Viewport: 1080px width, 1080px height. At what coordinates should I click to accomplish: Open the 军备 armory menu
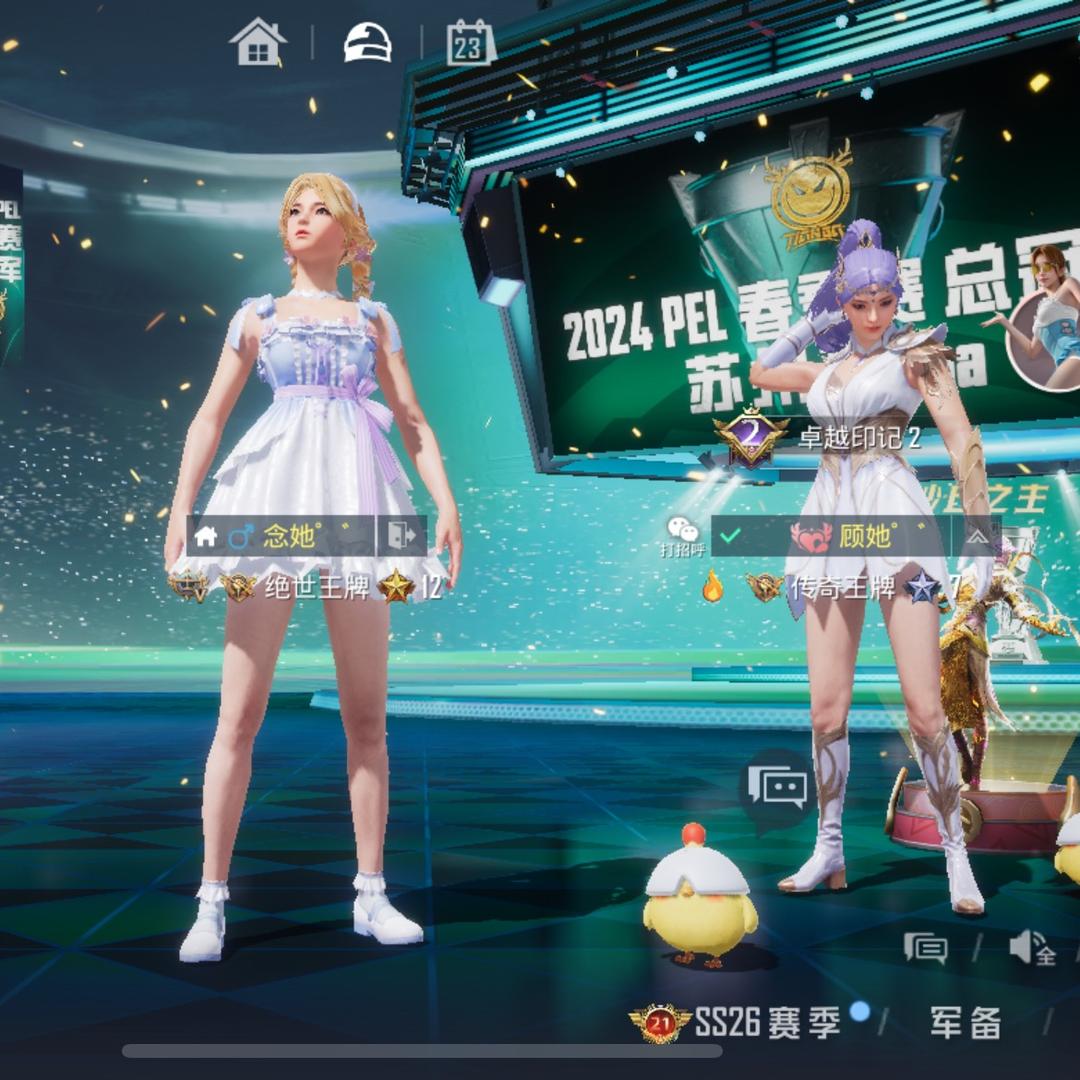(x=965, y=1021)
